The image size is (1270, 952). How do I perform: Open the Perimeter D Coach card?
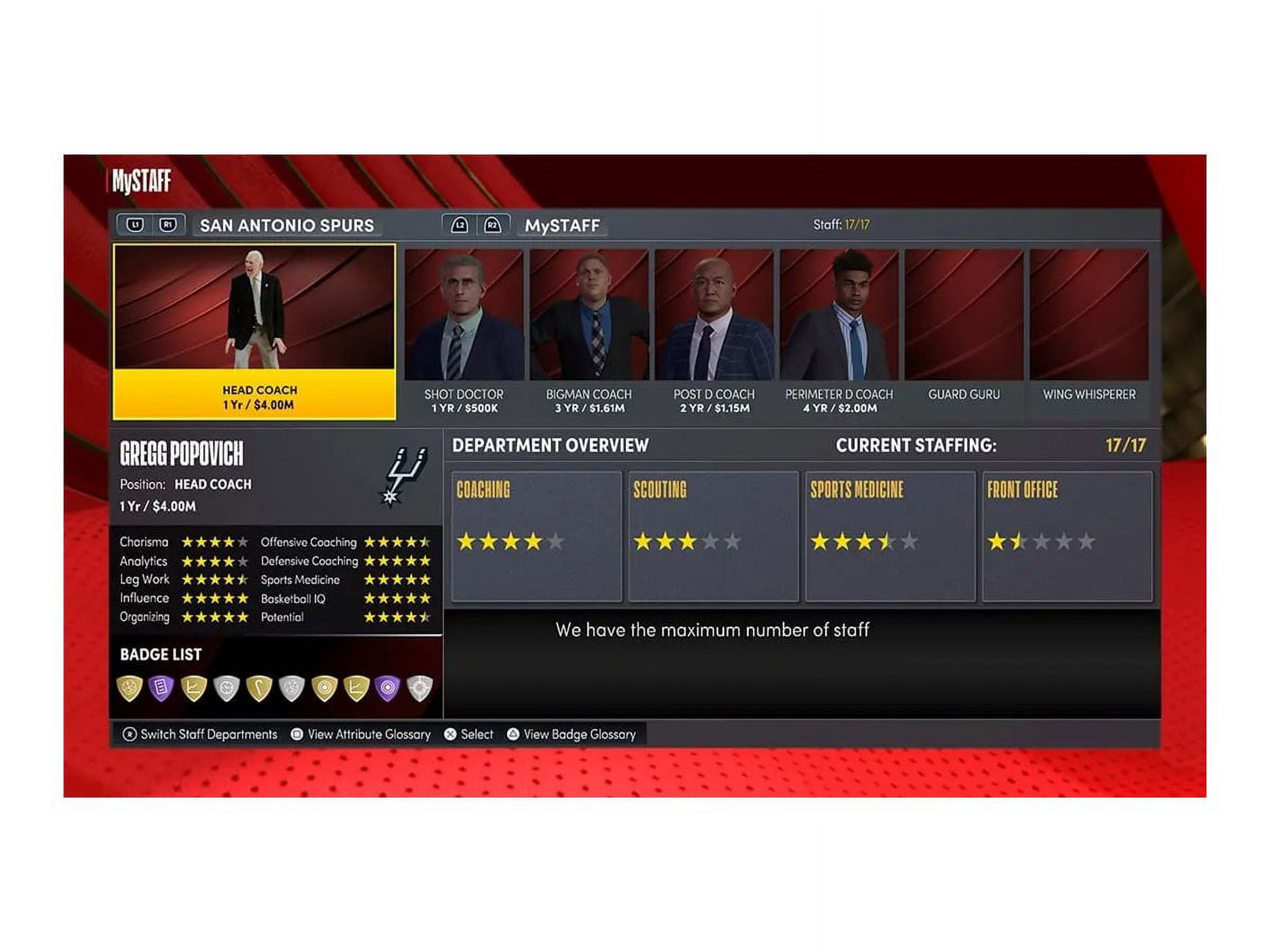click(x=839, y=331)
